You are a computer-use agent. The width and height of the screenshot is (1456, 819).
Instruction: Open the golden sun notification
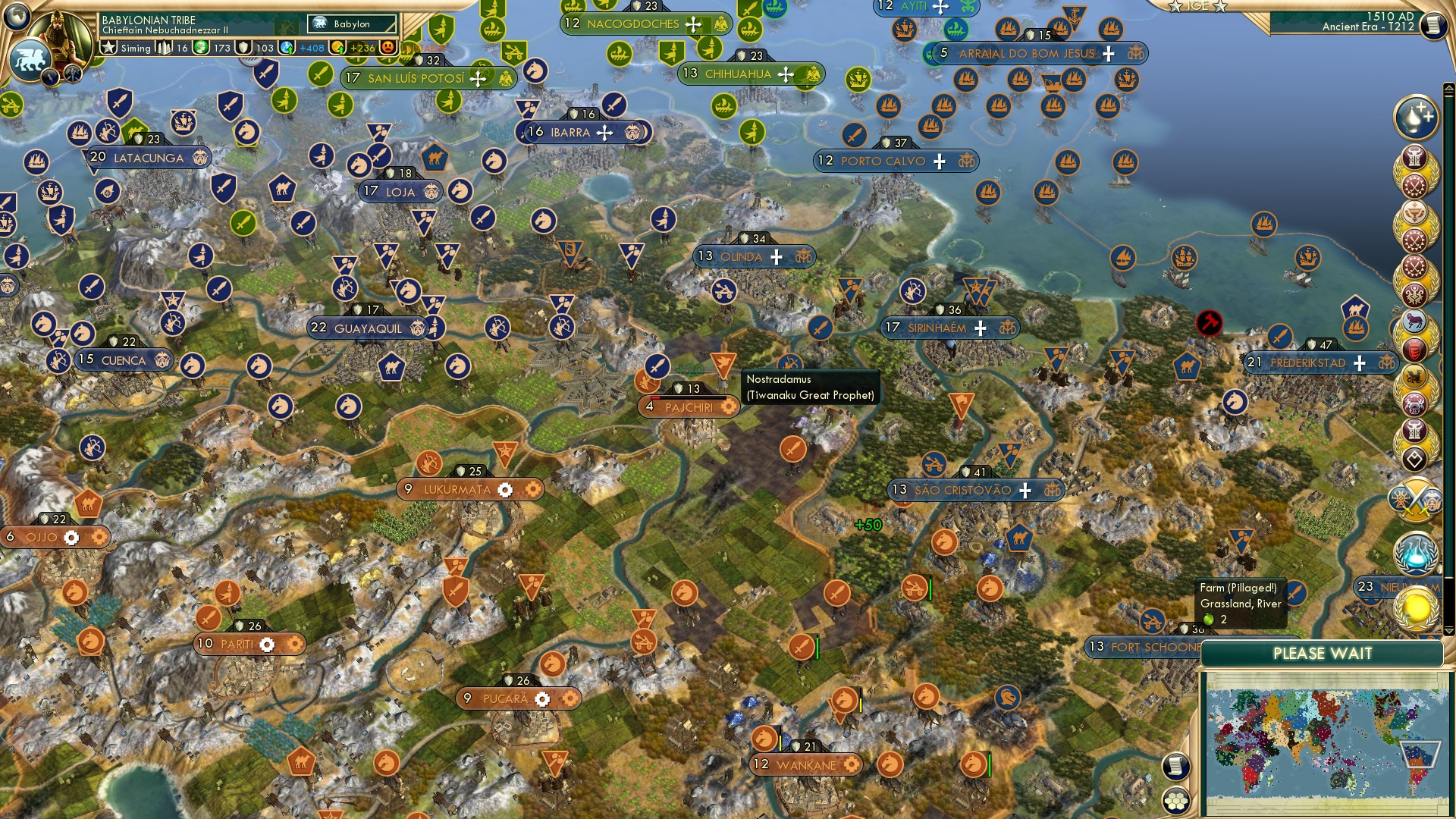pyautogui.click(x=1415, y=608)
